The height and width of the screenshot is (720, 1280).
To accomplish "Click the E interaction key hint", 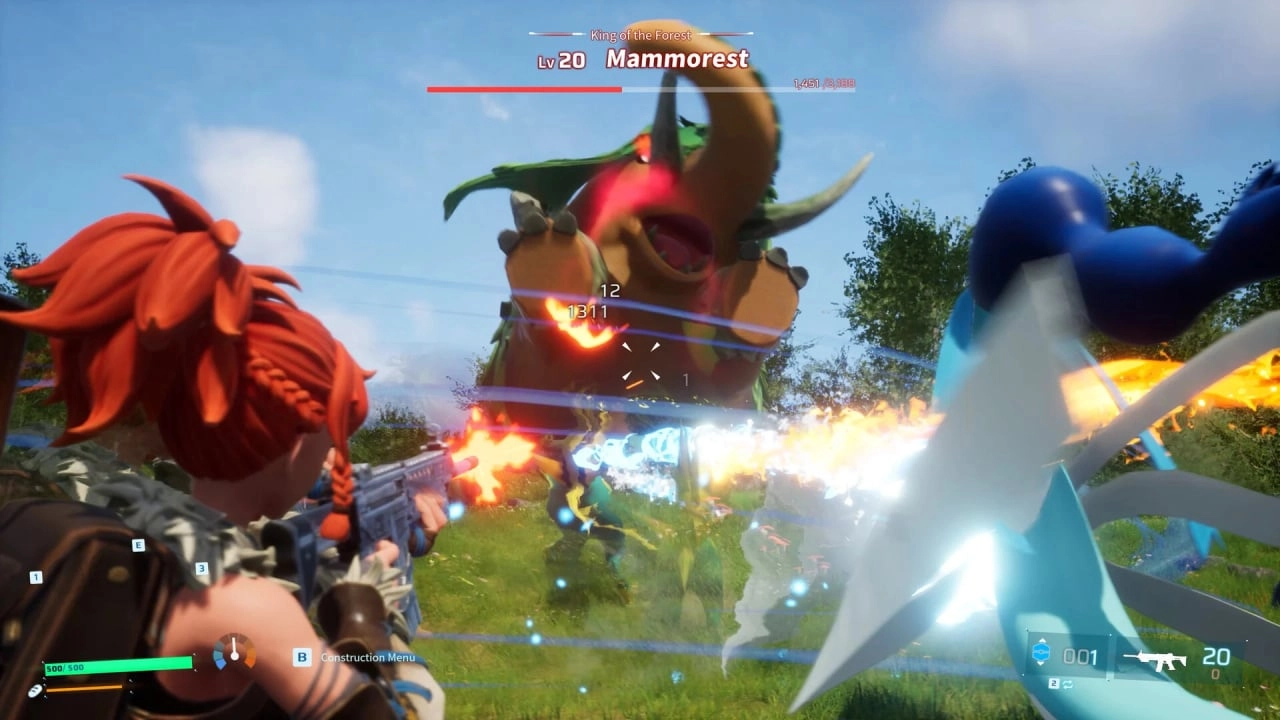I will pyautogui.click(x=138, y=545).
